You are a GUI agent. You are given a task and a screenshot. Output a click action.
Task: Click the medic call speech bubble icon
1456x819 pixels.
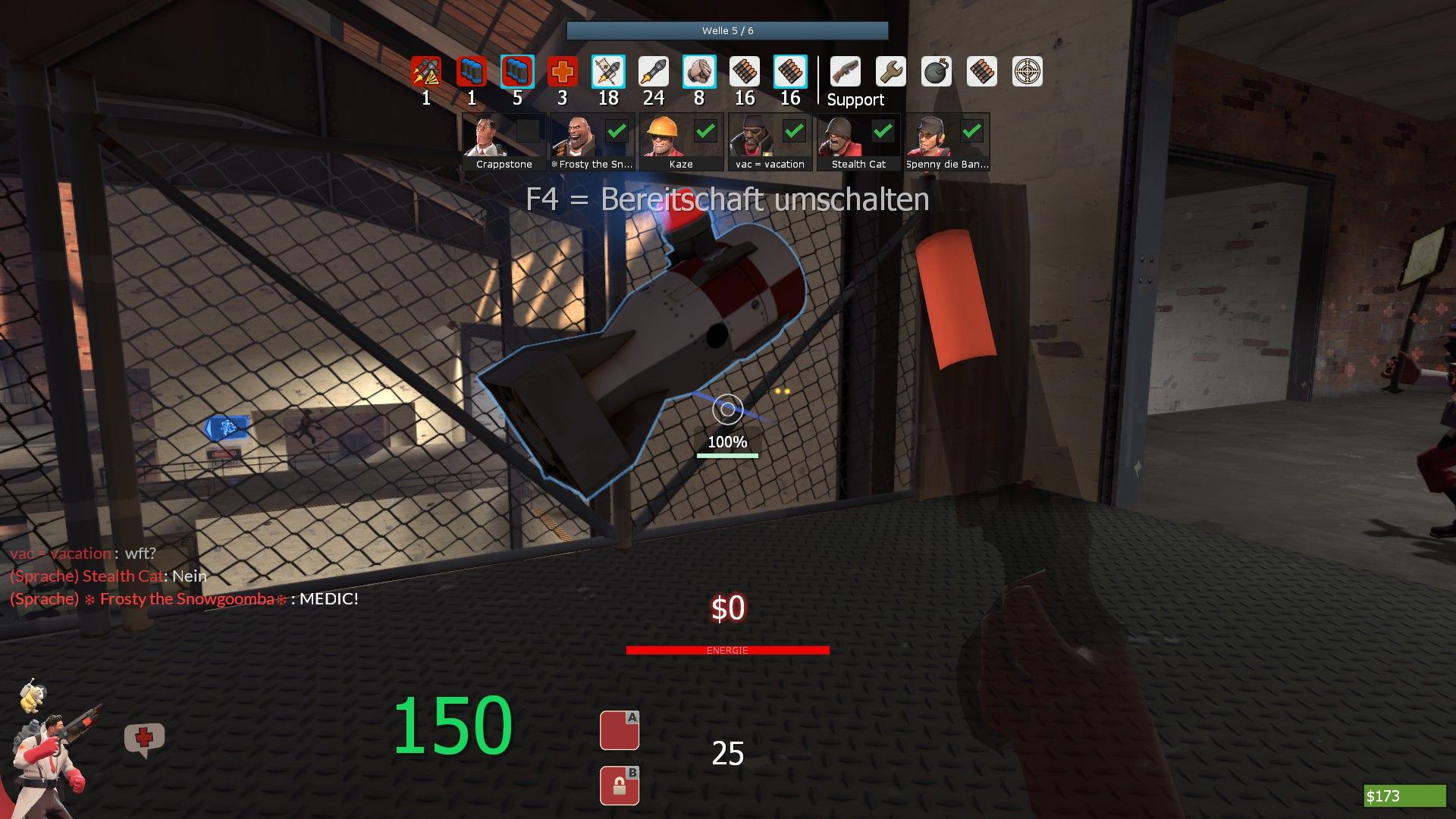(x=144, y=739)
